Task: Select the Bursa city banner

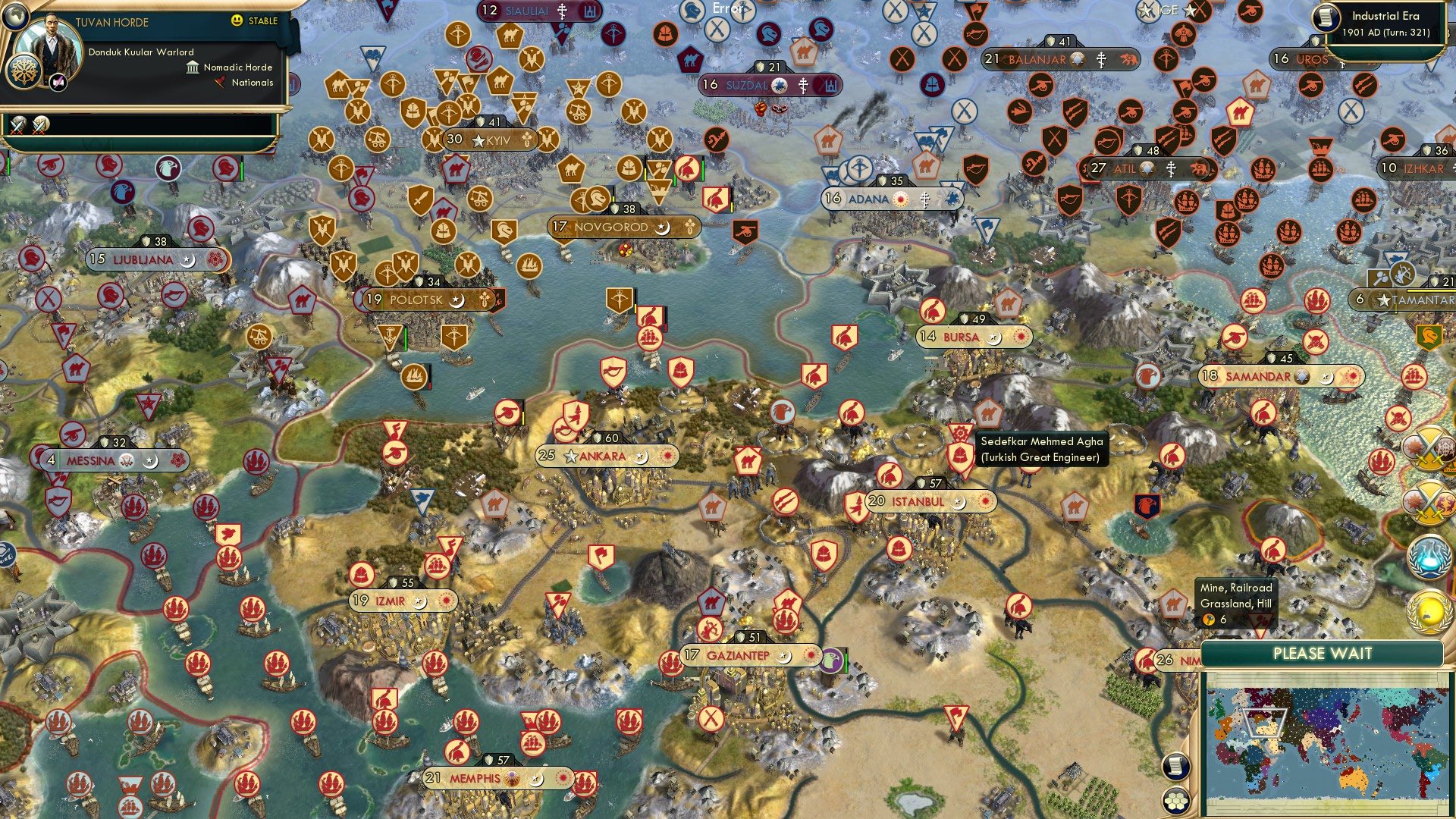Action: click(973, 336)
